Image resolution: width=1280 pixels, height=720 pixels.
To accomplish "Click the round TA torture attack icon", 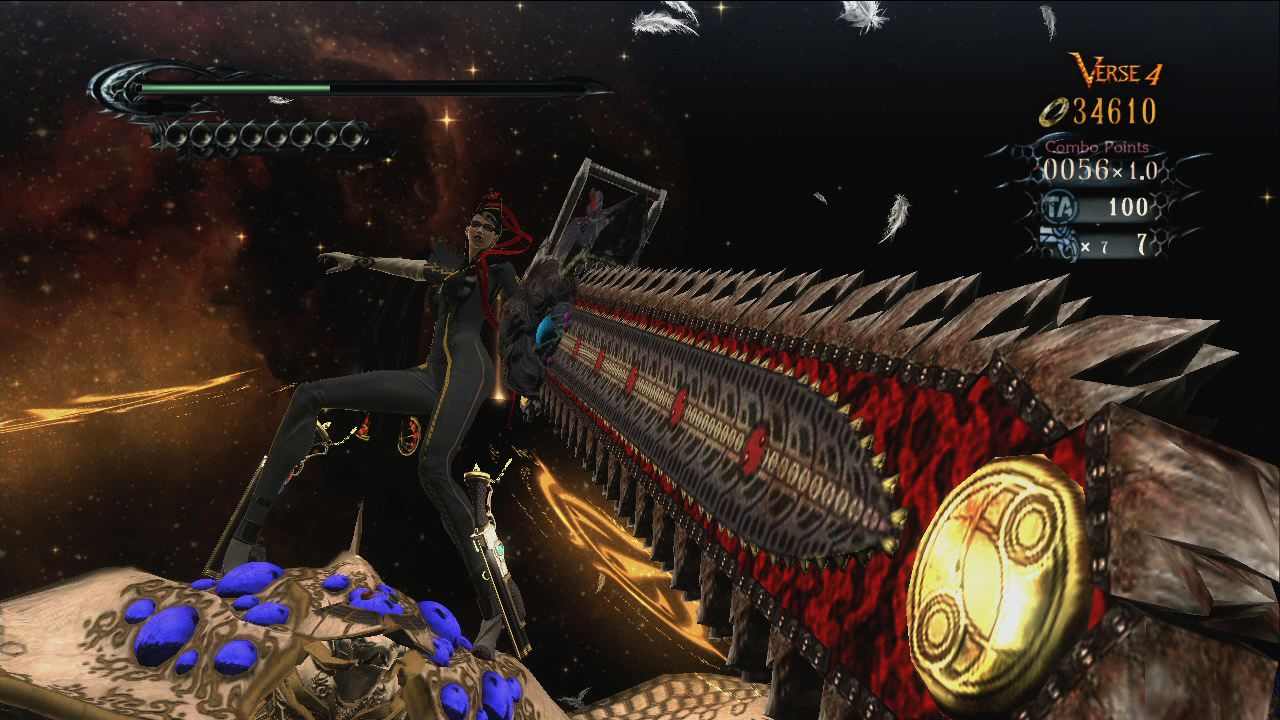I will point(1053,207).
